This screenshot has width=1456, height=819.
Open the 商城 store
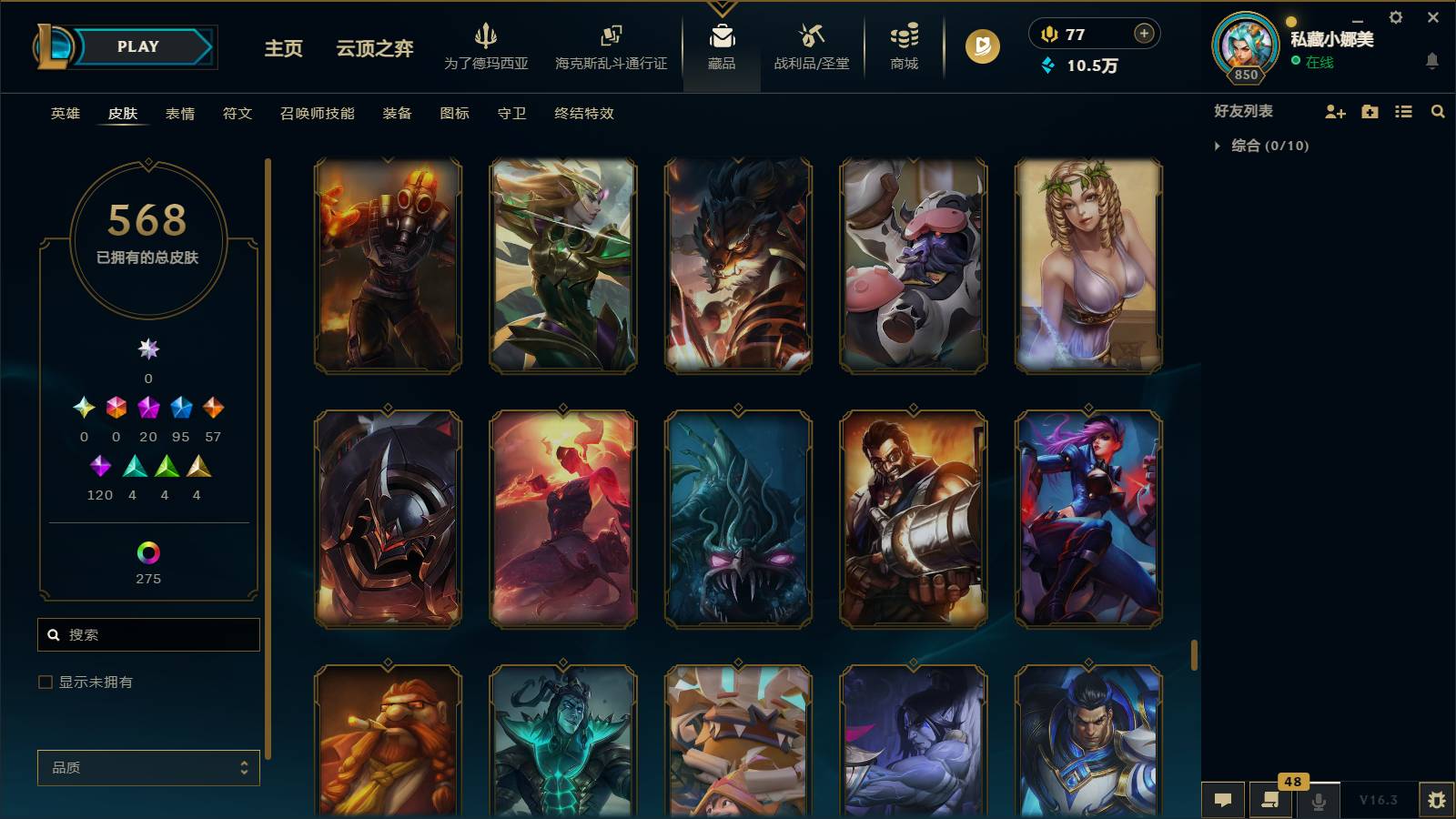coord(902,45)
